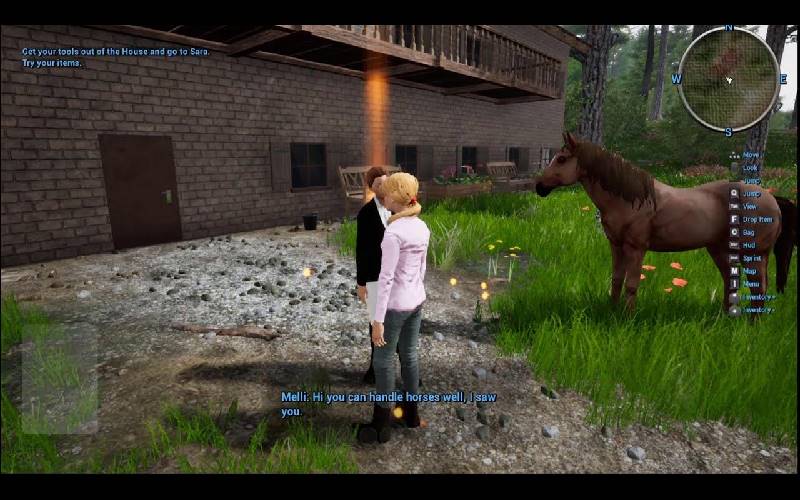The width and height of the screenshot is (800, 500).
Task: Click the circular compass minimap
Action: pos(728,79)
